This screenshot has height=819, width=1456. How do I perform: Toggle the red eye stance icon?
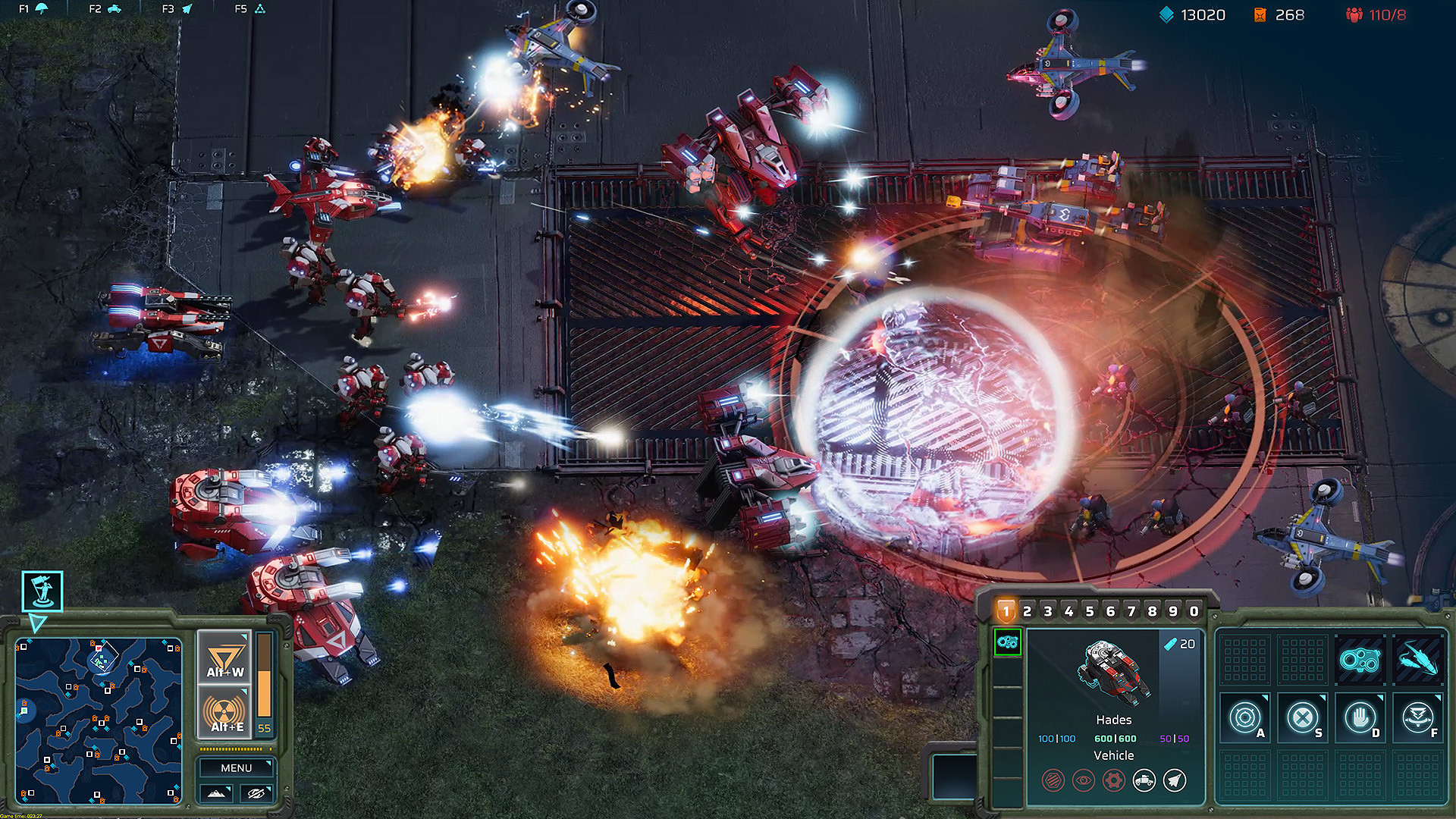1083,780
